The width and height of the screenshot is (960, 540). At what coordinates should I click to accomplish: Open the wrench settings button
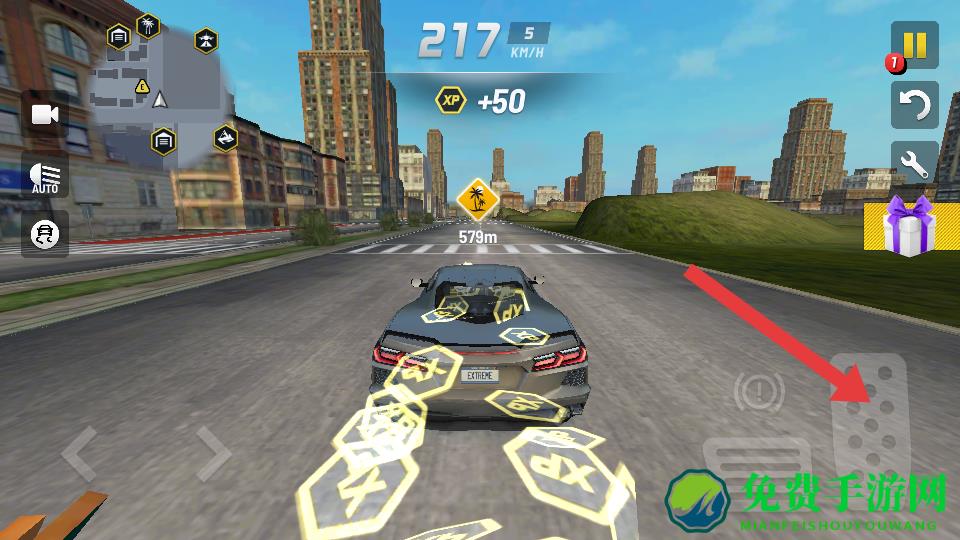point(915,162)
